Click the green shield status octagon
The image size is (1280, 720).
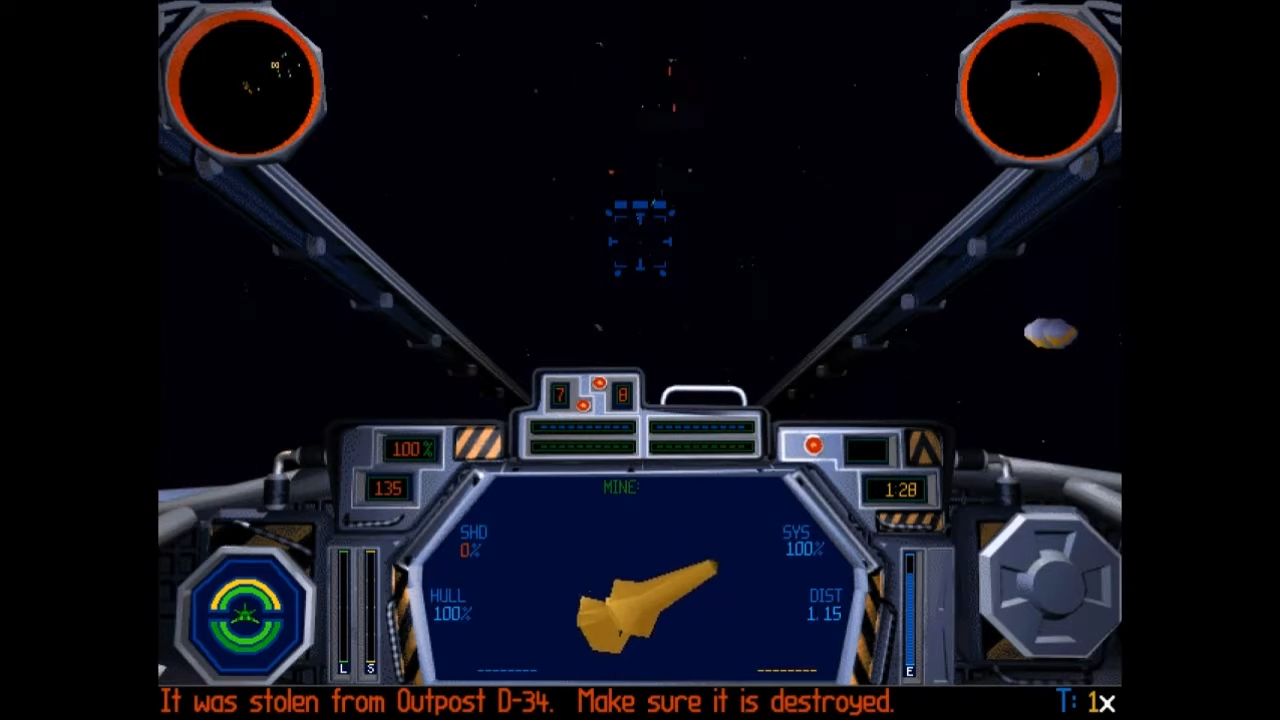245,612
